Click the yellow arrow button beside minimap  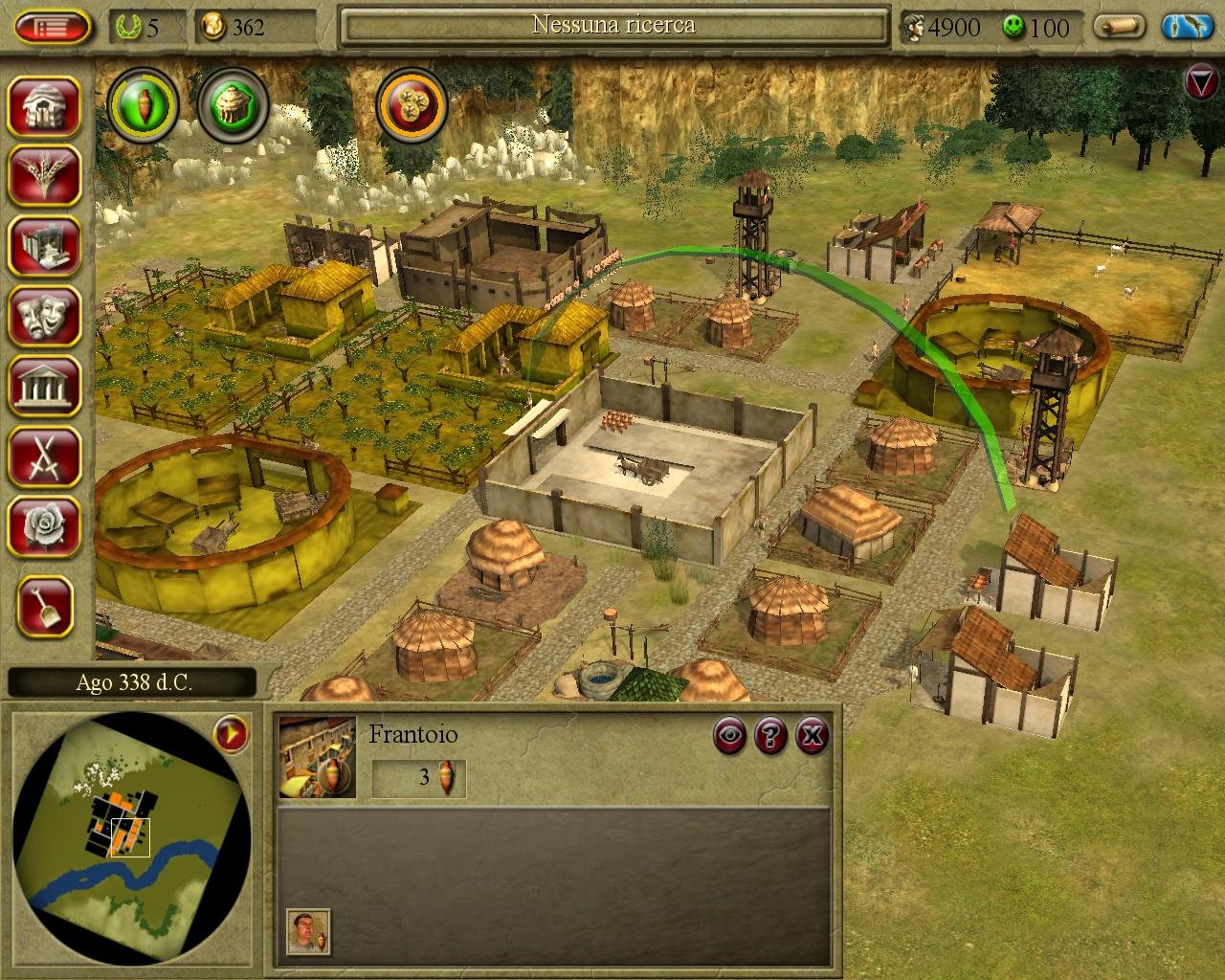pyautogui.click(x=231, y=735)
